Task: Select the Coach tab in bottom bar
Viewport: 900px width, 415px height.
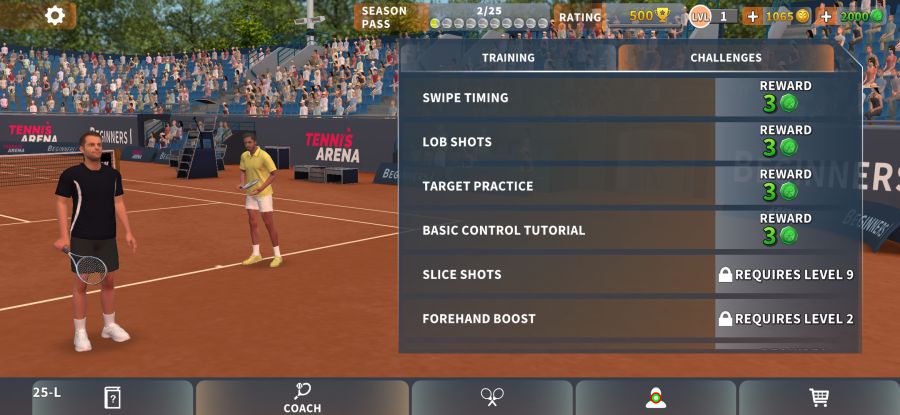Action: (x=302, y=398)
